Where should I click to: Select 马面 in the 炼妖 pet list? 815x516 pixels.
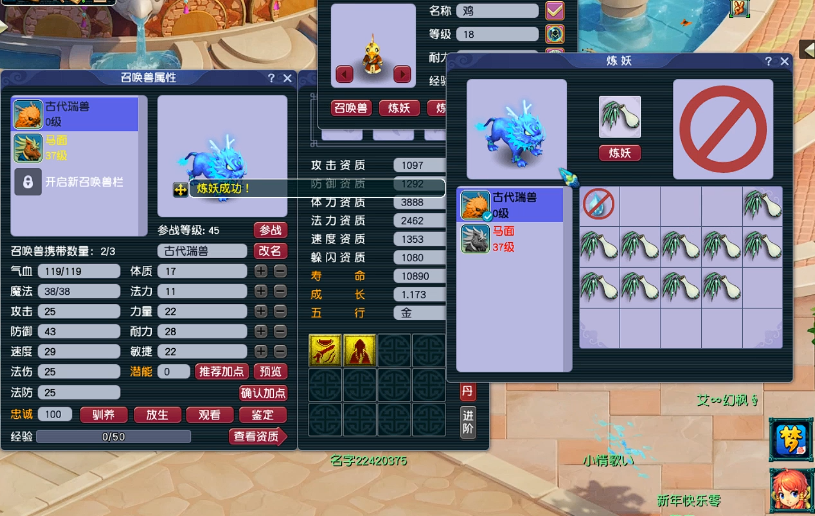point(510,239)
